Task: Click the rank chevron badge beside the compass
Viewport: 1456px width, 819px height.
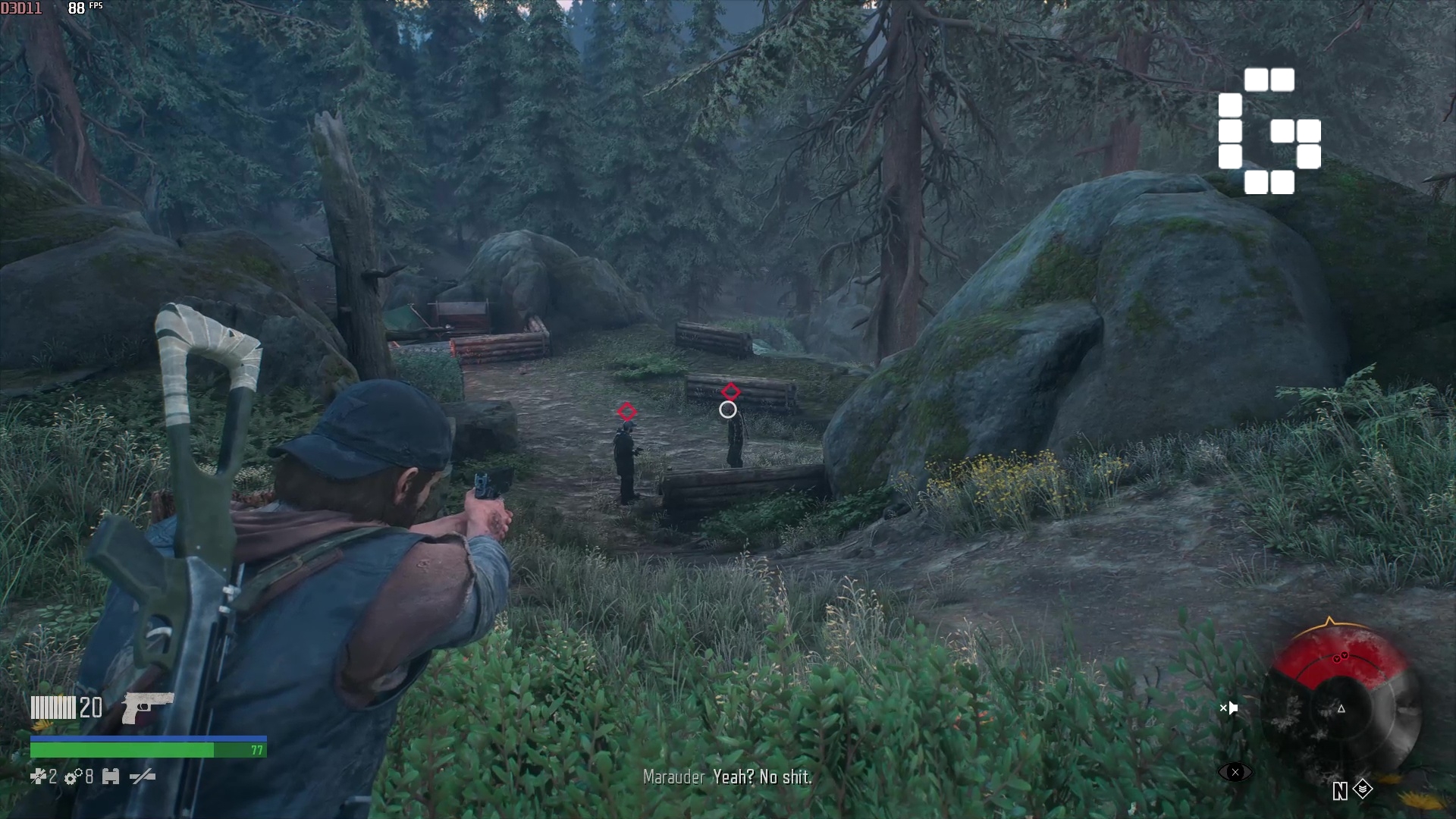Action: pos(1363,789)
